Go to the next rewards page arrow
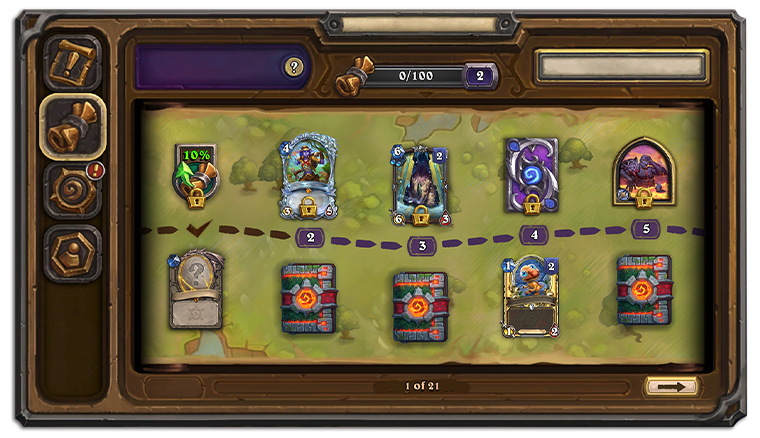Screen dimensions: 760x438 pos(671,386)
